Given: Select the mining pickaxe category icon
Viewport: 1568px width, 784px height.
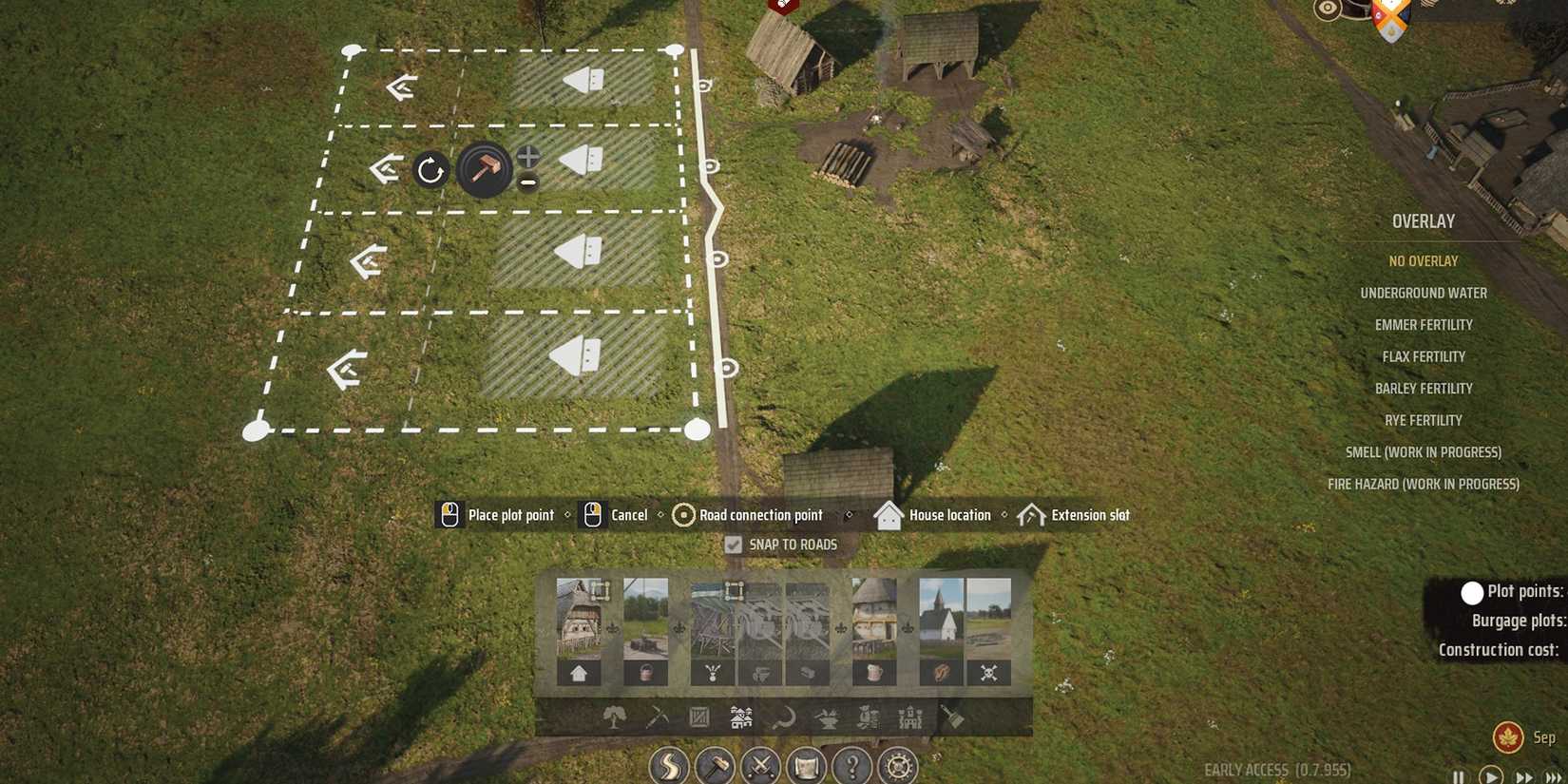Looking at the screenshot, I should (x=656, y=719).
